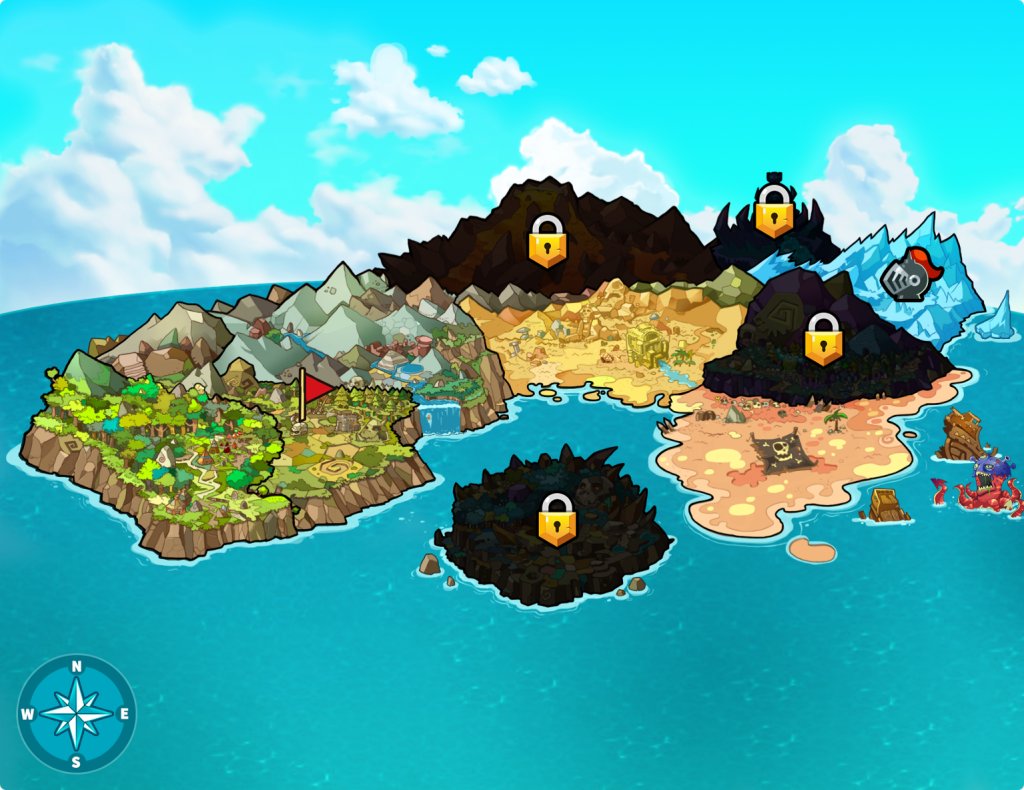Viewport: 1024px width, 790px height.
Task: Select the padlock over the dark spiked castle
Action: tap(773, 211)
